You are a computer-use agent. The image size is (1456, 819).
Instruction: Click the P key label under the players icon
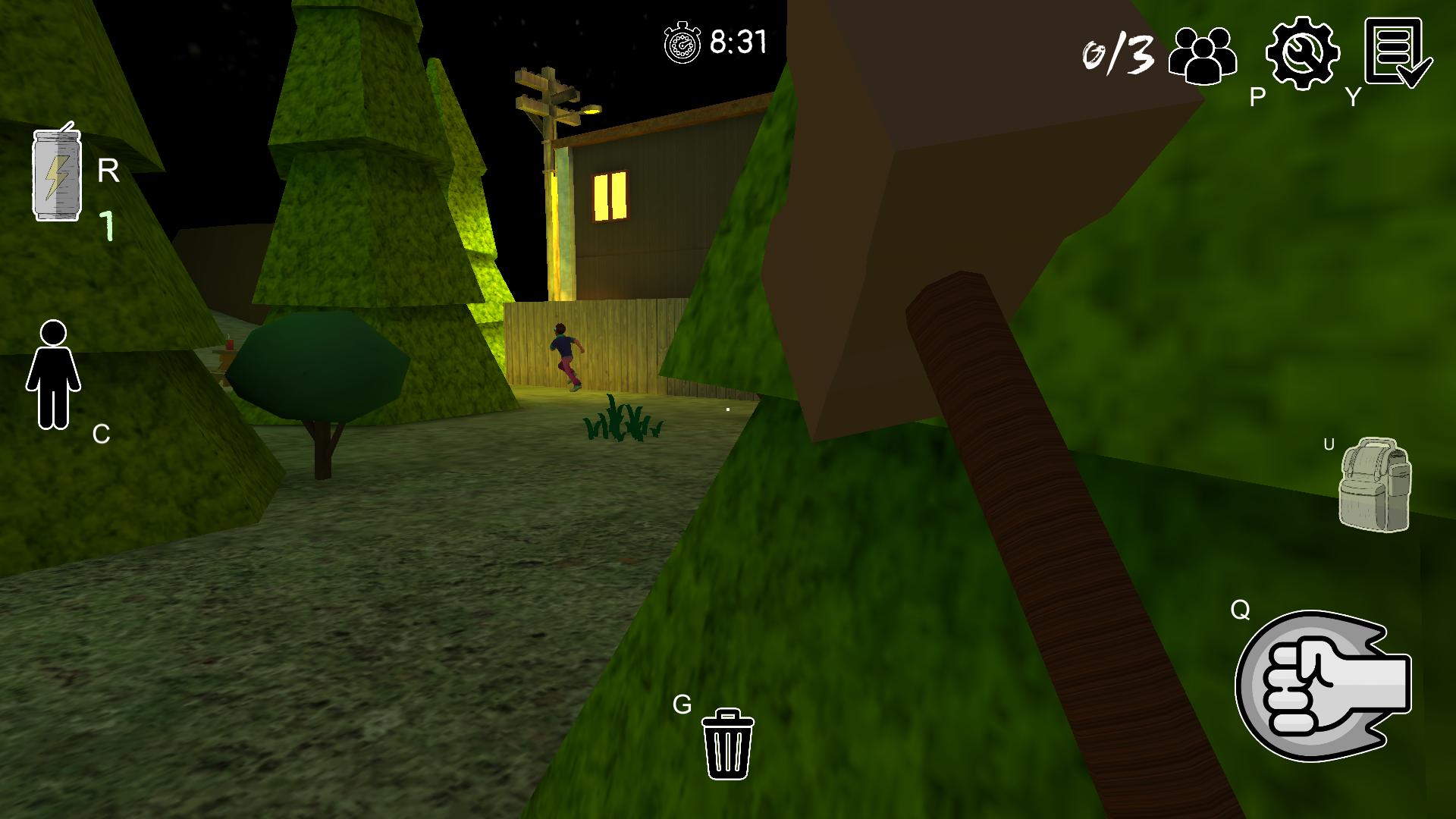pyautogui.click(x=1257, y=97)
